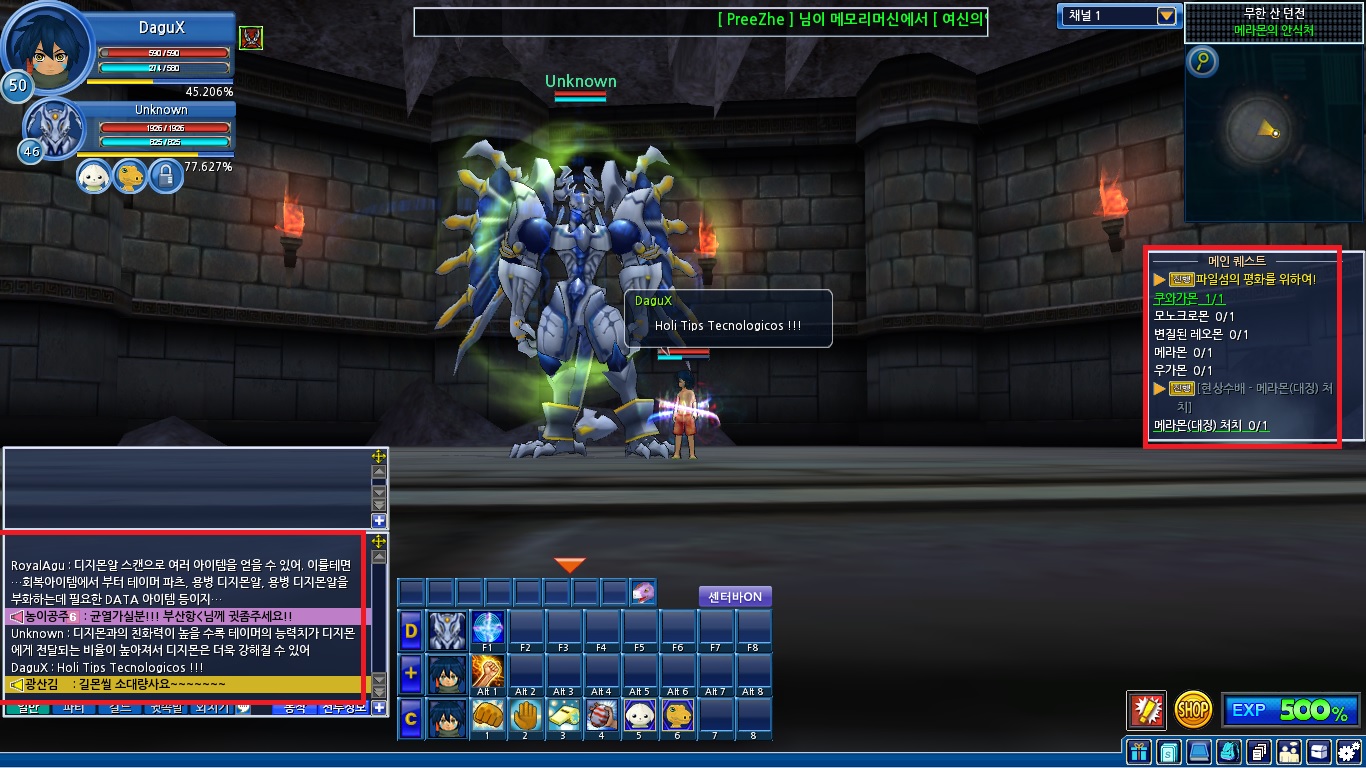Use the striped egg item in slot 4
Viewport: 1366px width, 768px height.
coord(602,718)
